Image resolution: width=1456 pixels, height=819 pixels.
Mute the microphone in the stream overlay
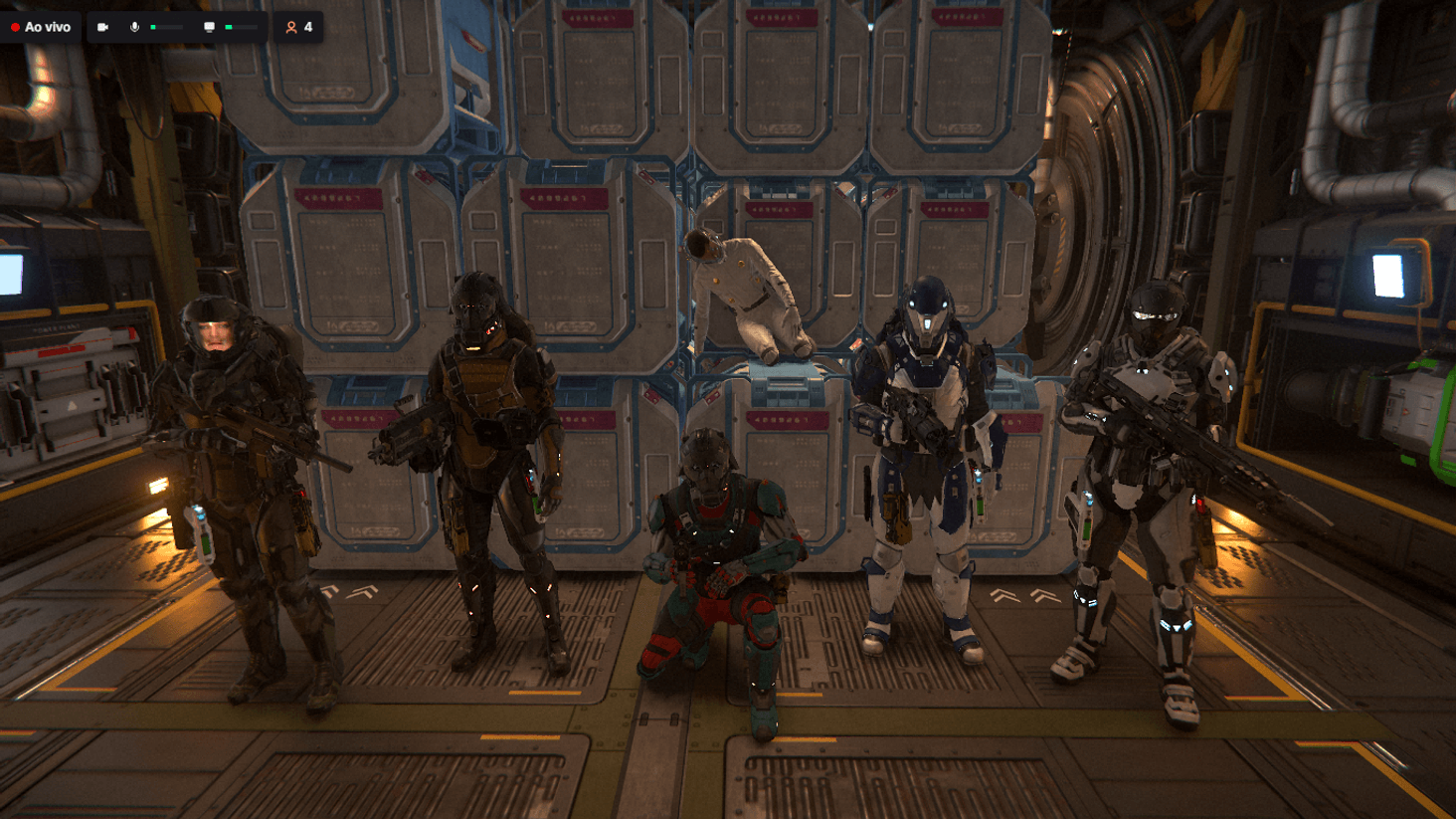pyautogui.click(x=134, y=27)
